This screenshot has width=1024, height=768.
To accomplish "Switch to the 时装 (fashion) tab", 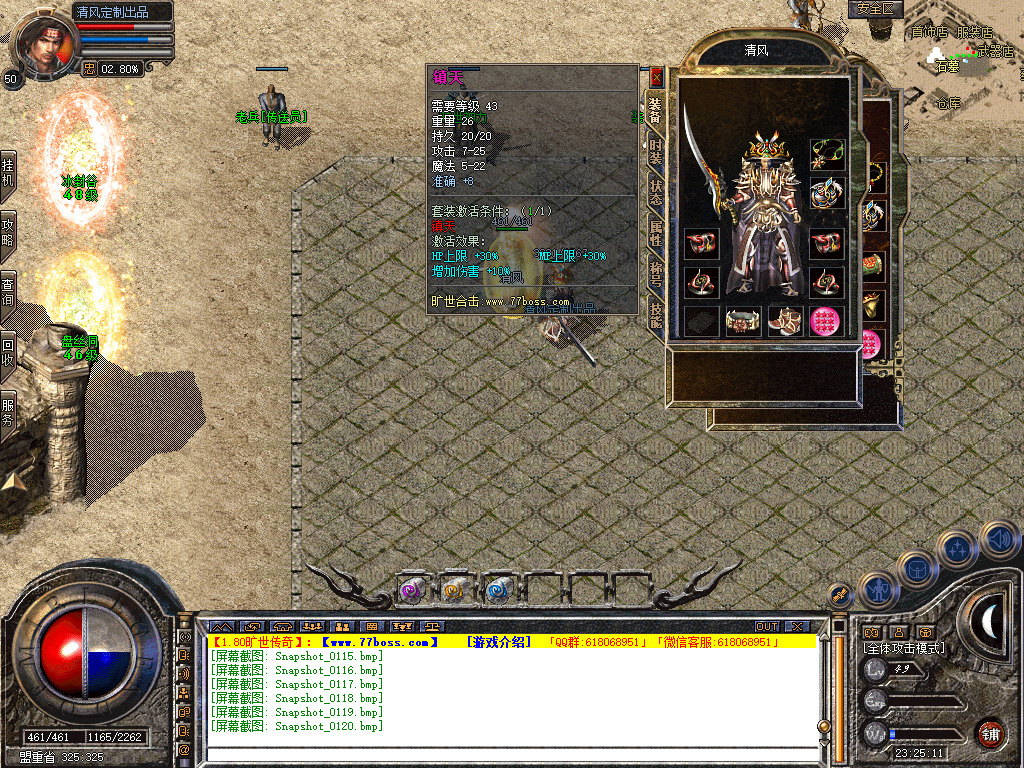I will (656, 153).
